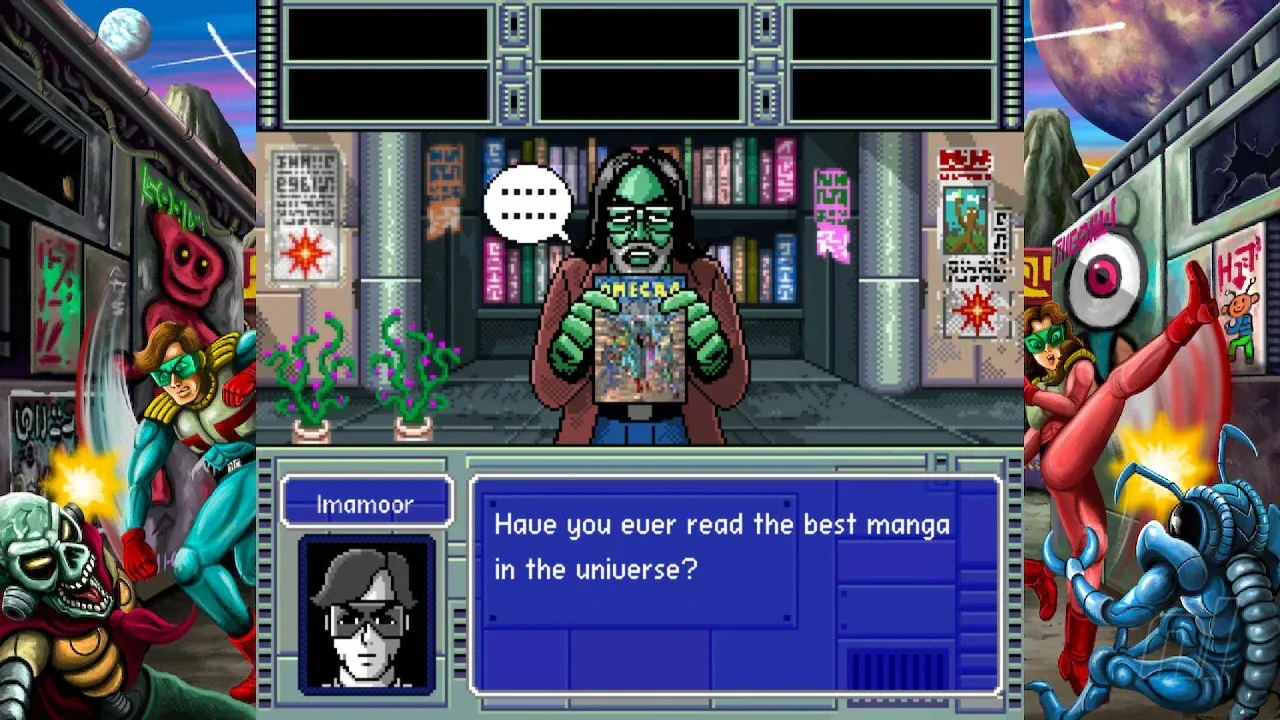This screenshot has height=720, width=1280.
Task: Advance the dialogue in the blue text box
Action: [x=735, y=585]
